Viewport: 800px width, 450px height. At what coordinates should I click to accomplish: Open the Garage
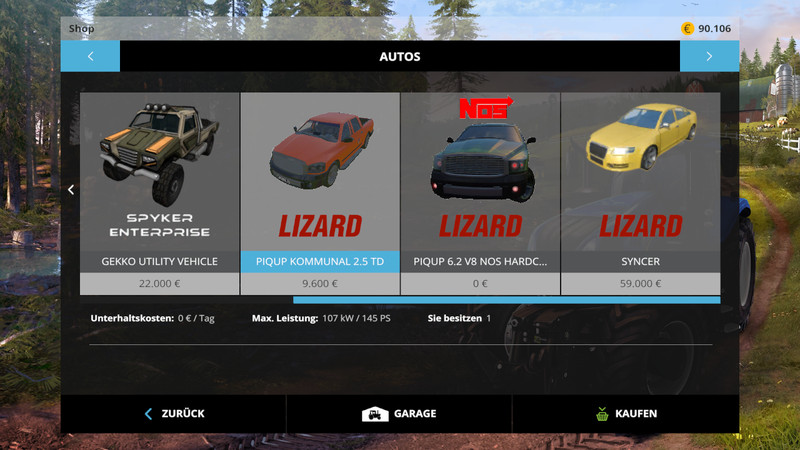[x=399, y=413]
